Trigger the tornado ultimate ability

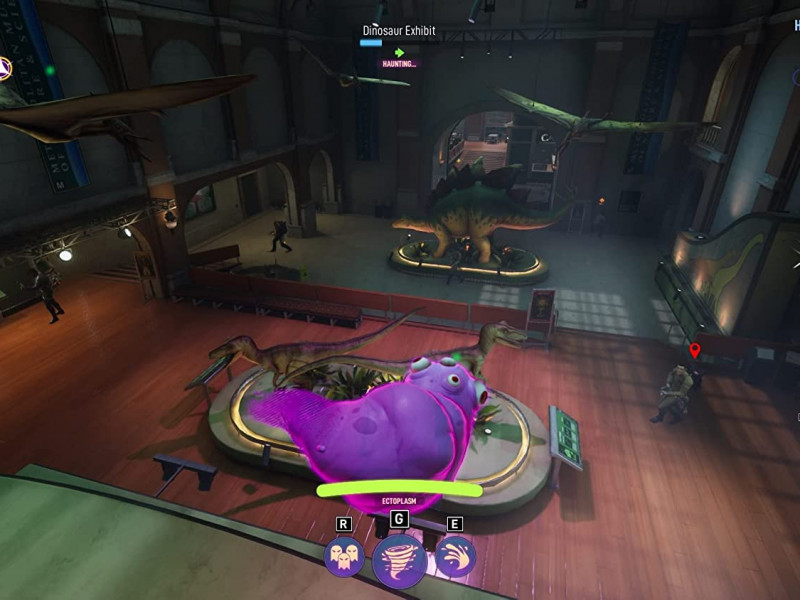pyautogui.click(x=399, y=561)
